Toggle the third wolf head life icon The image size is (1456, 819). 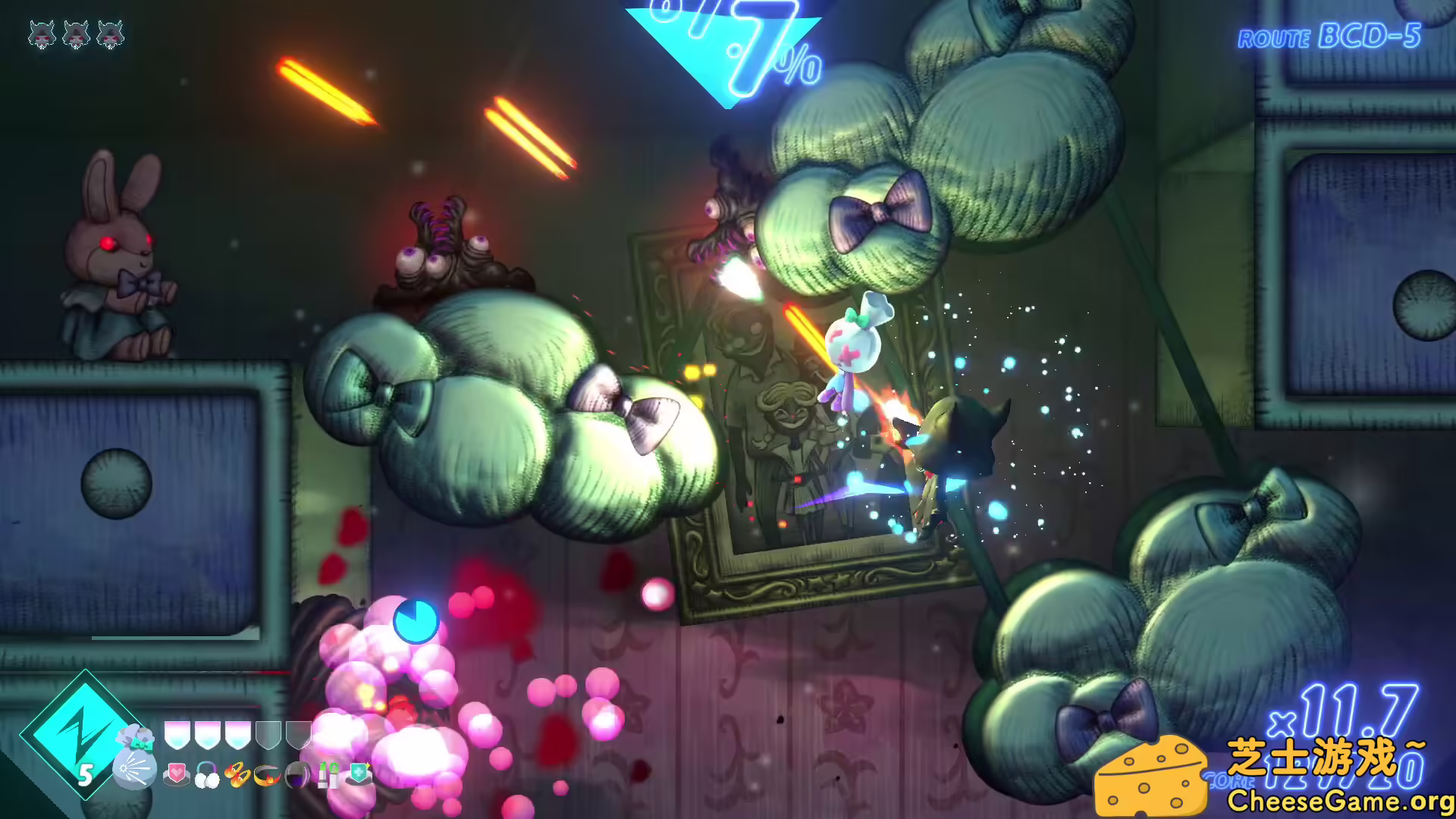point(111,32)
